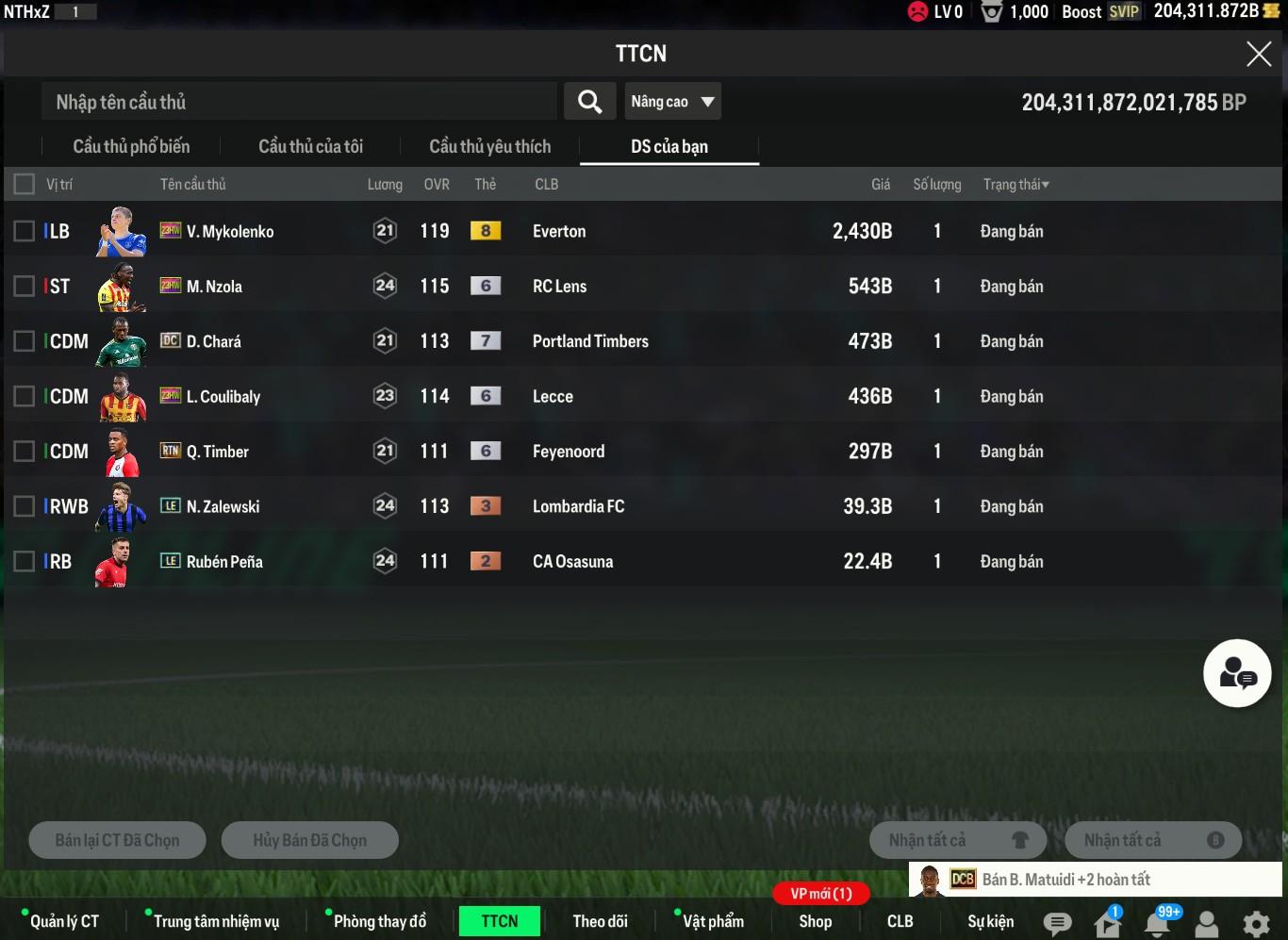This screenshot has height=940, width=1288.
Task: Open the Sự kiện menu
Action: point(990,921)
